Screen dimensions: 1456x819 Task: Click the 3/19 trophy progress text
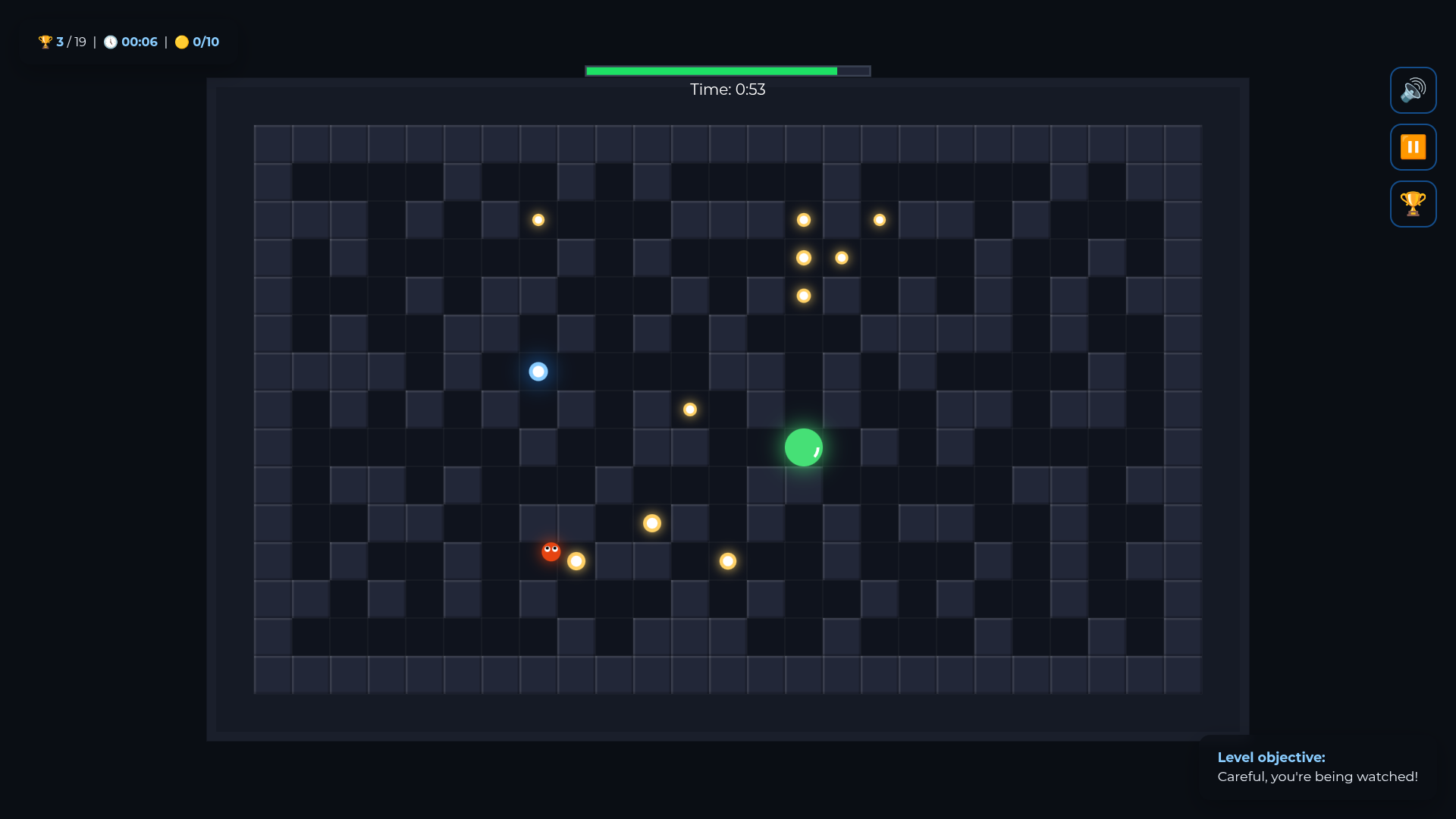(x=71, y=42)
